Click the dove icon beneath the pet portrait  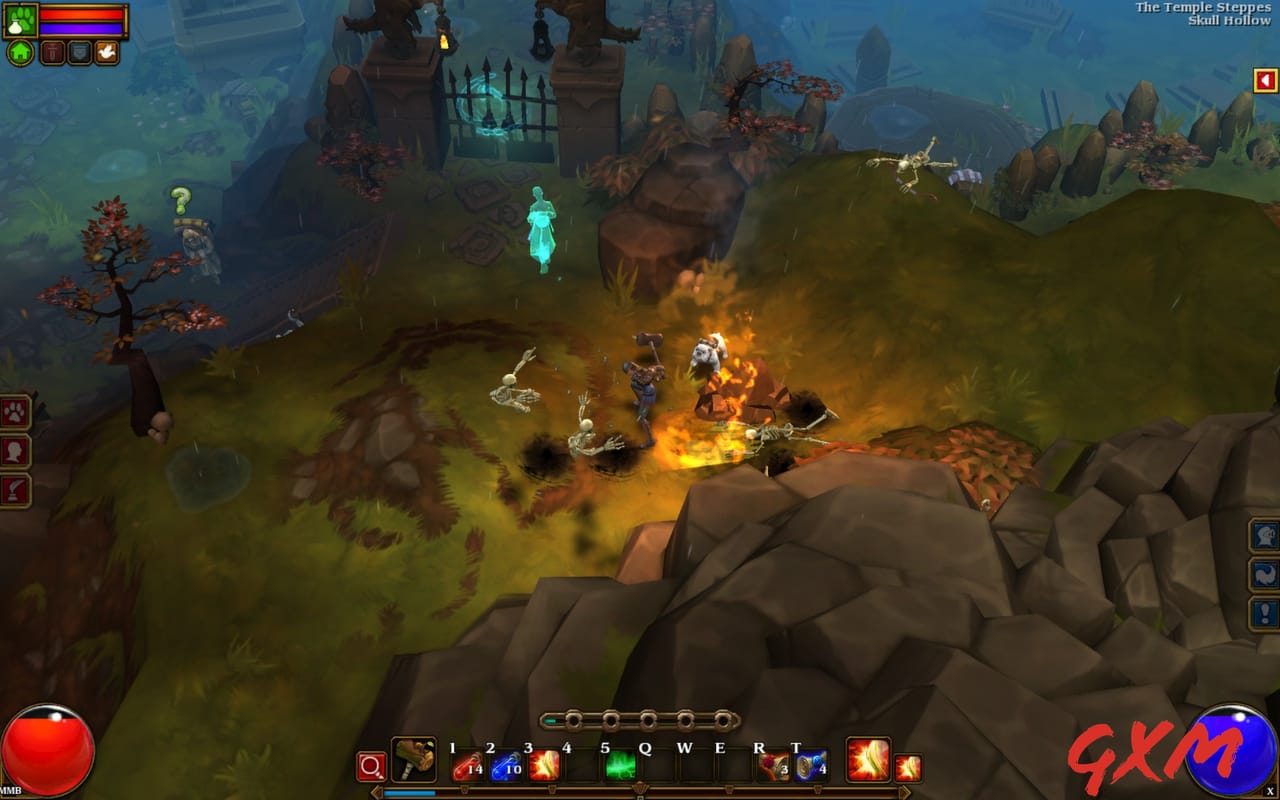coord(107,52)
